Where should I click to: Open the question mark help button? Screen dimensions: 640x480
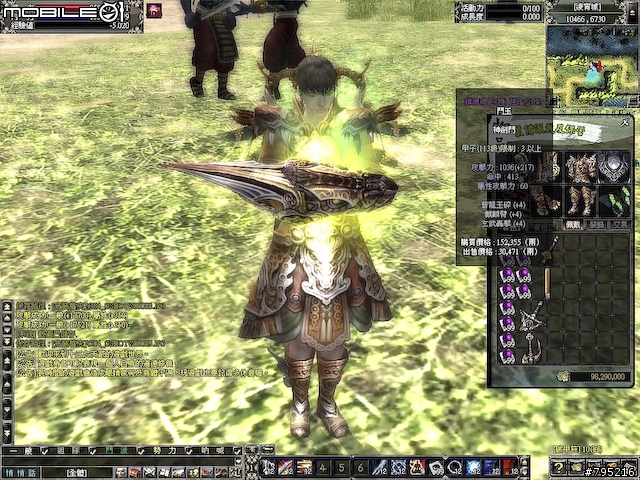click(x=560, y=467)
